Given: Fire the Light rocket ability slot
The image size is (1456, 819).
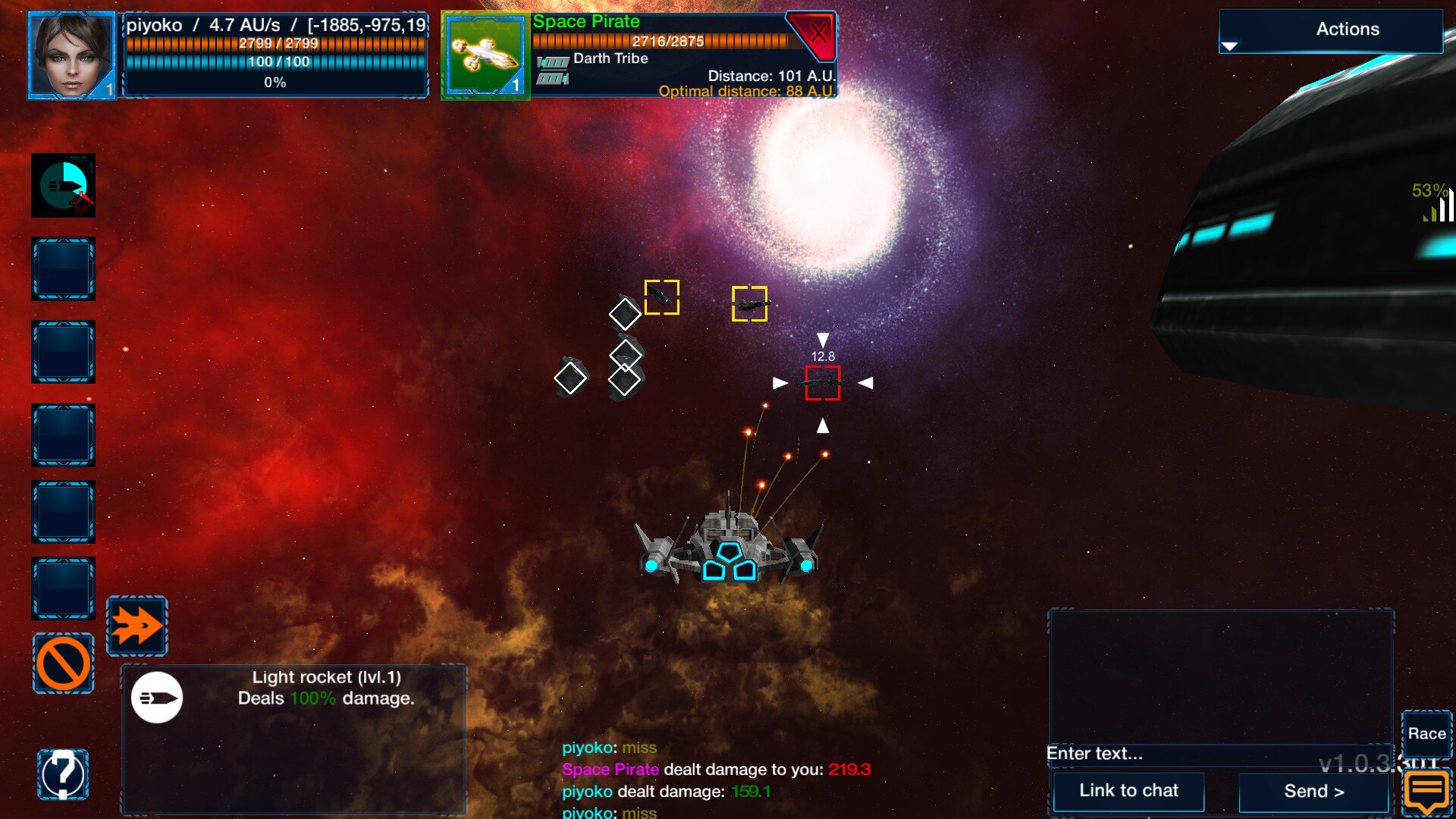Looking at the screenshot, I should (x=63, y=186).
